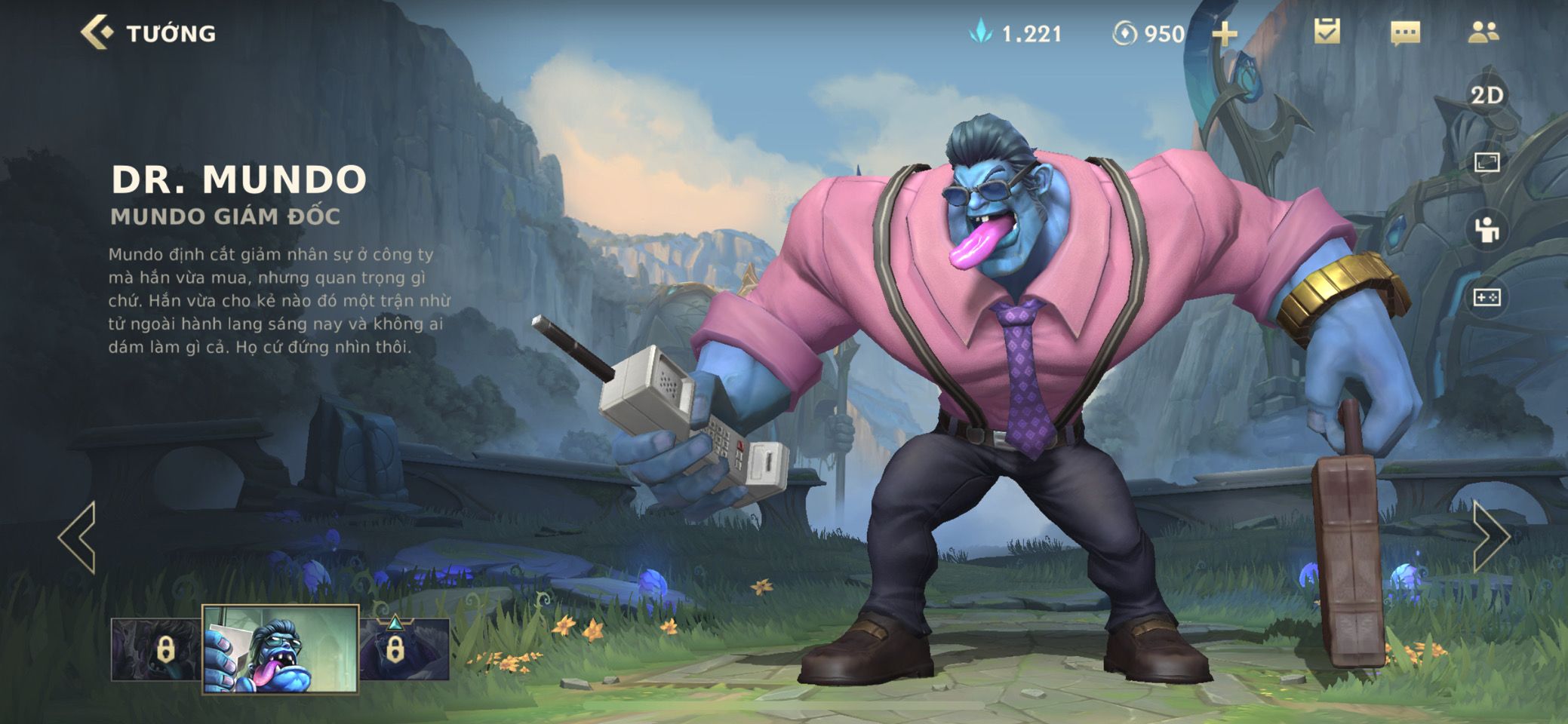Go back to the Tướng screen
Screen dimensions: 1568x724
[98, 33]
